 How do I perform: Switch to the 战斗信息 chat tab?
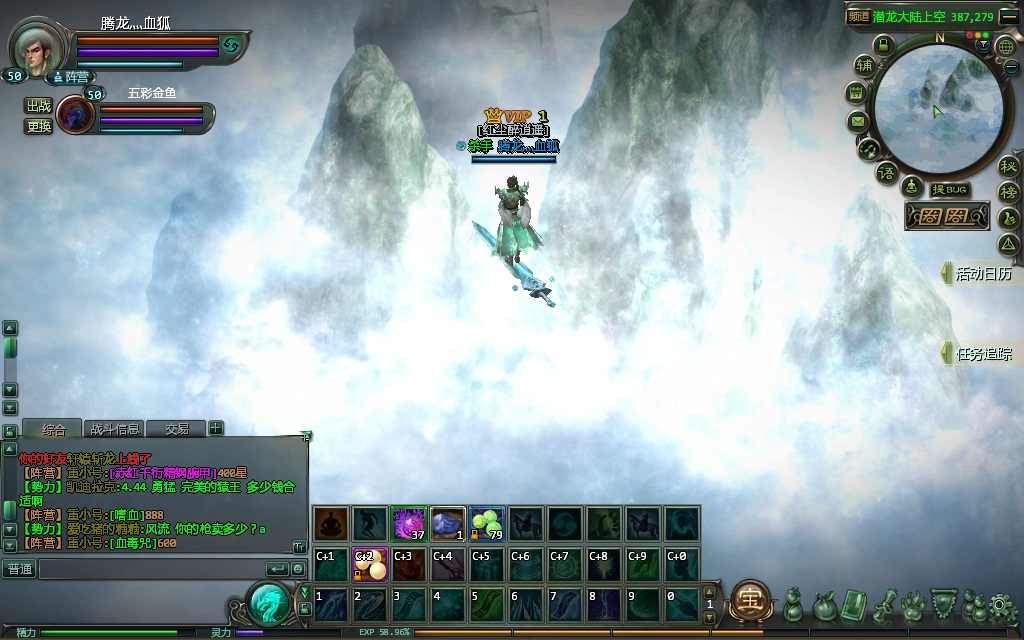point(114,429)
